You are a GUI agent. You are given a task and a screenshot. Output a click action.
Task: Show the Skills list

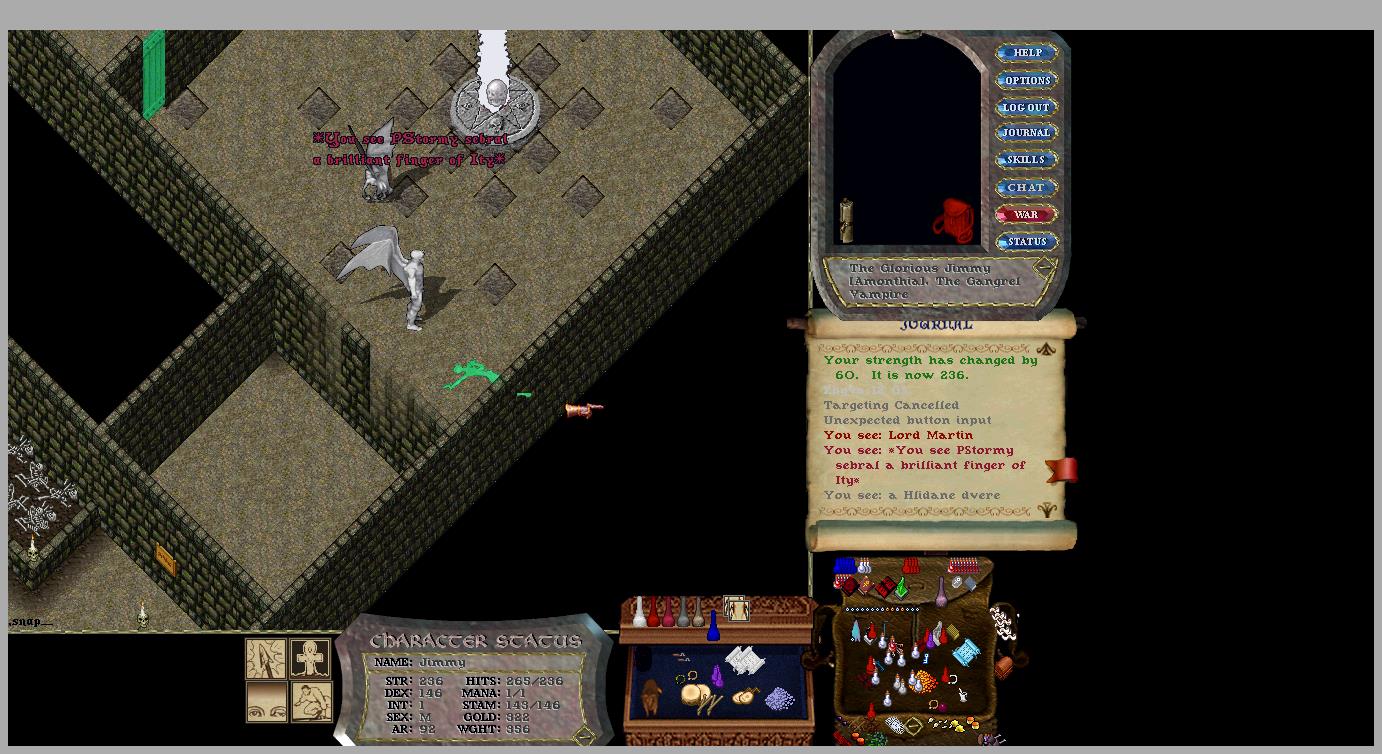(x=1027, y=160)
